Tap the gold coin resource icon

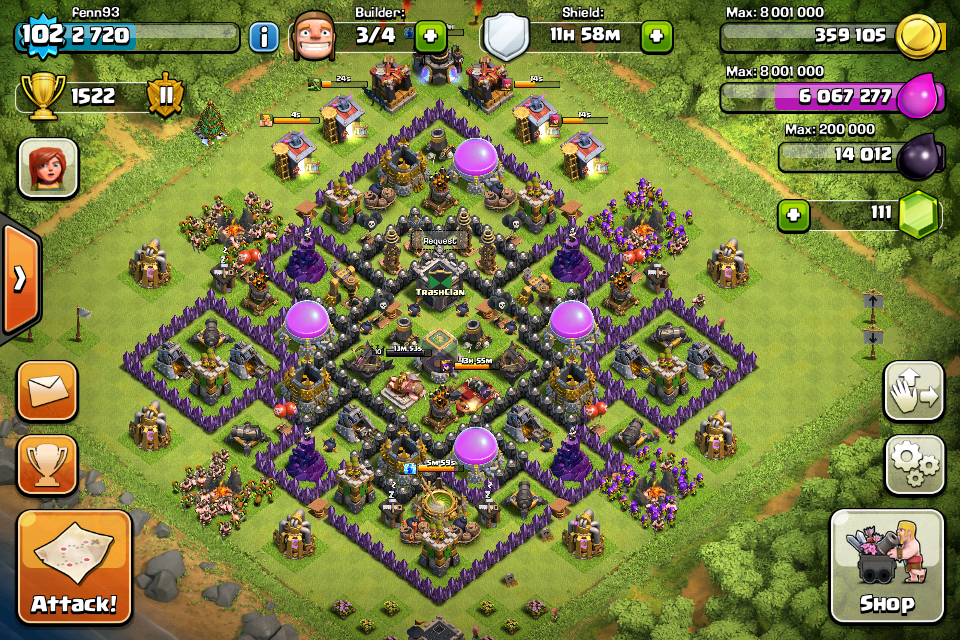pyautogui.click(x=917, y=37)
